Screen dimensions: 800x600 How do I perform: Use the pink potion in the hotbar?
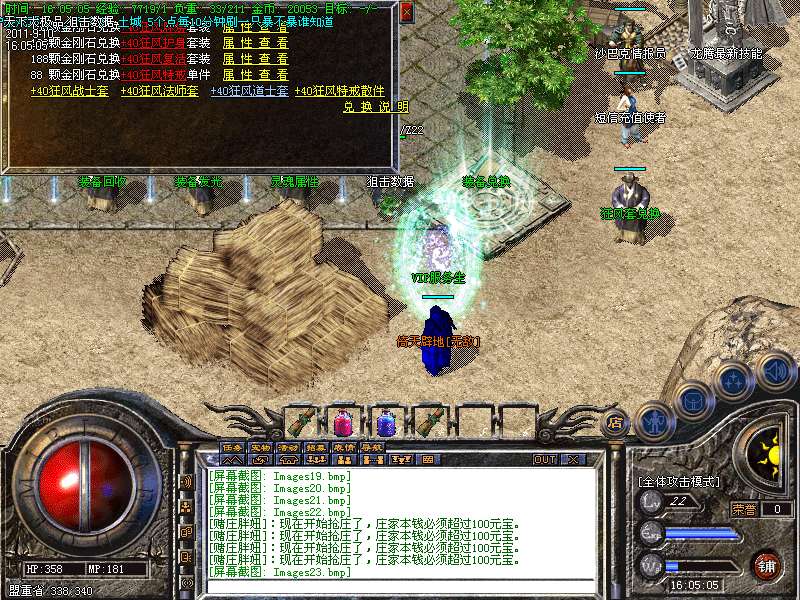(343, 422)
